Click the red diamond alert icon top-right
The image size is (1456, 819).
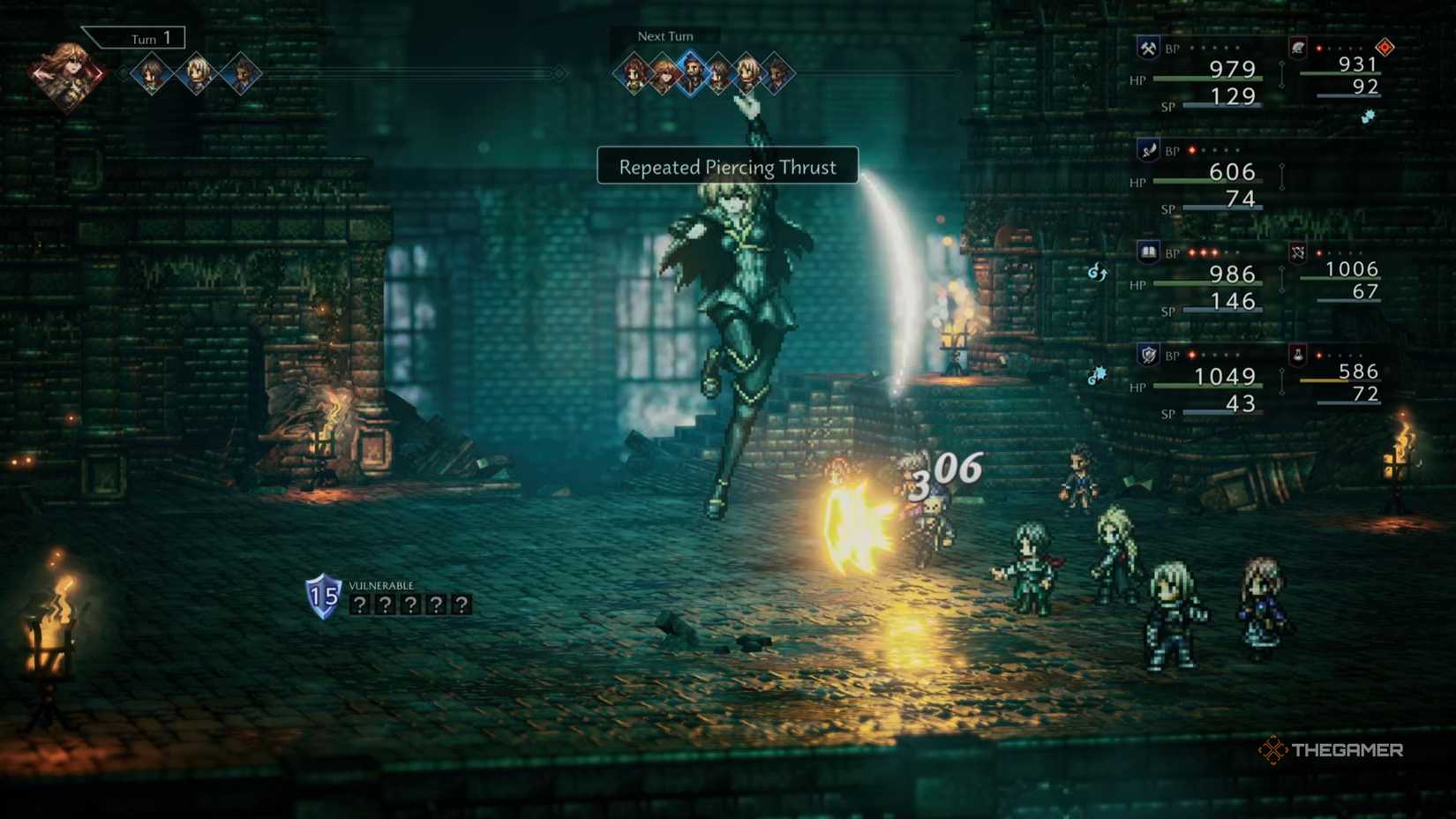(x=1385, y=47)
